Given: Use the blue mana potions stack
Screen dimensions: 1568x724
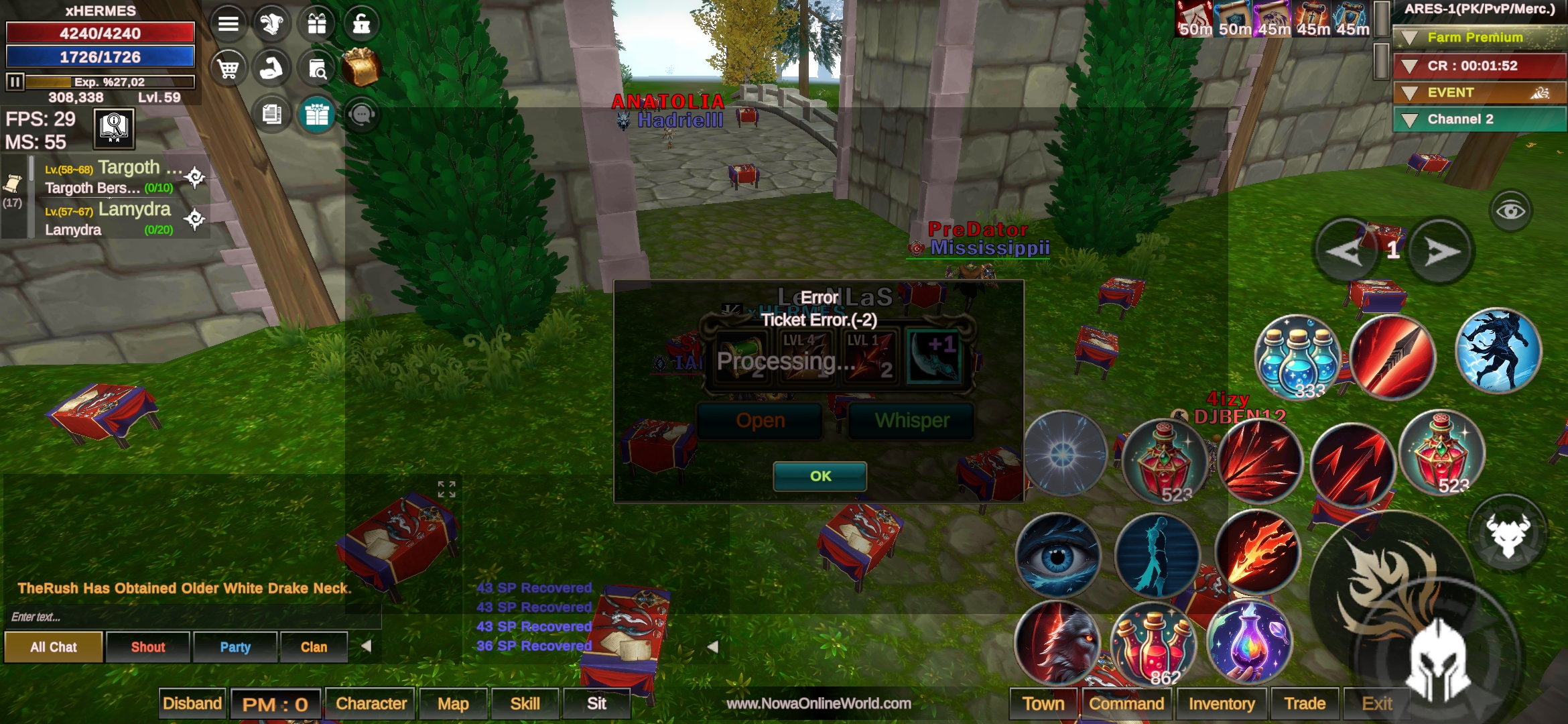Looking at the screenshot, I should [x=1297, y=357].
